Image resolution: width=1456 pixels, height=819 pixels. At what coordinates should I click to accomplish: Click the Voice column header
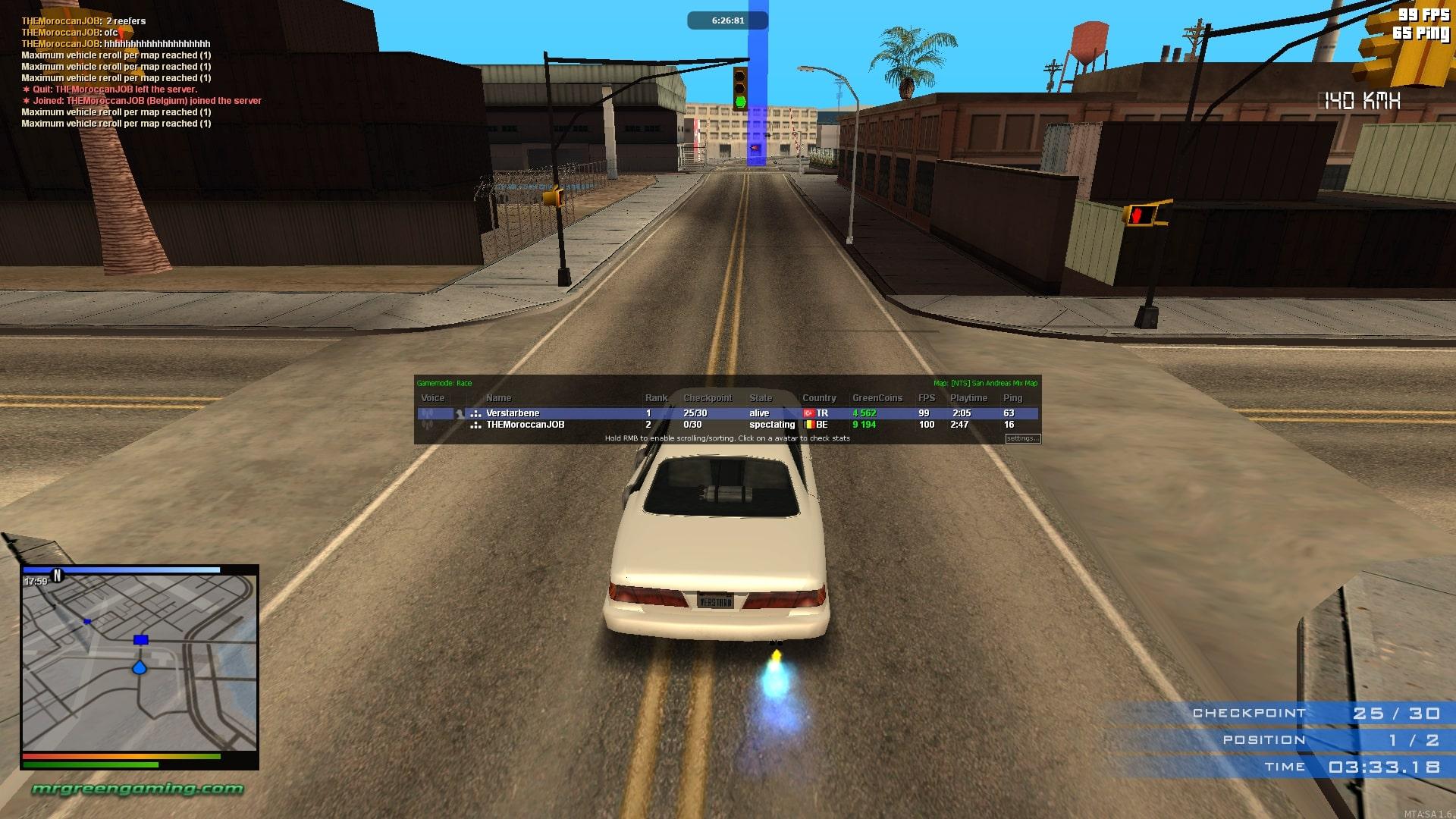click(x=432, y=398)
